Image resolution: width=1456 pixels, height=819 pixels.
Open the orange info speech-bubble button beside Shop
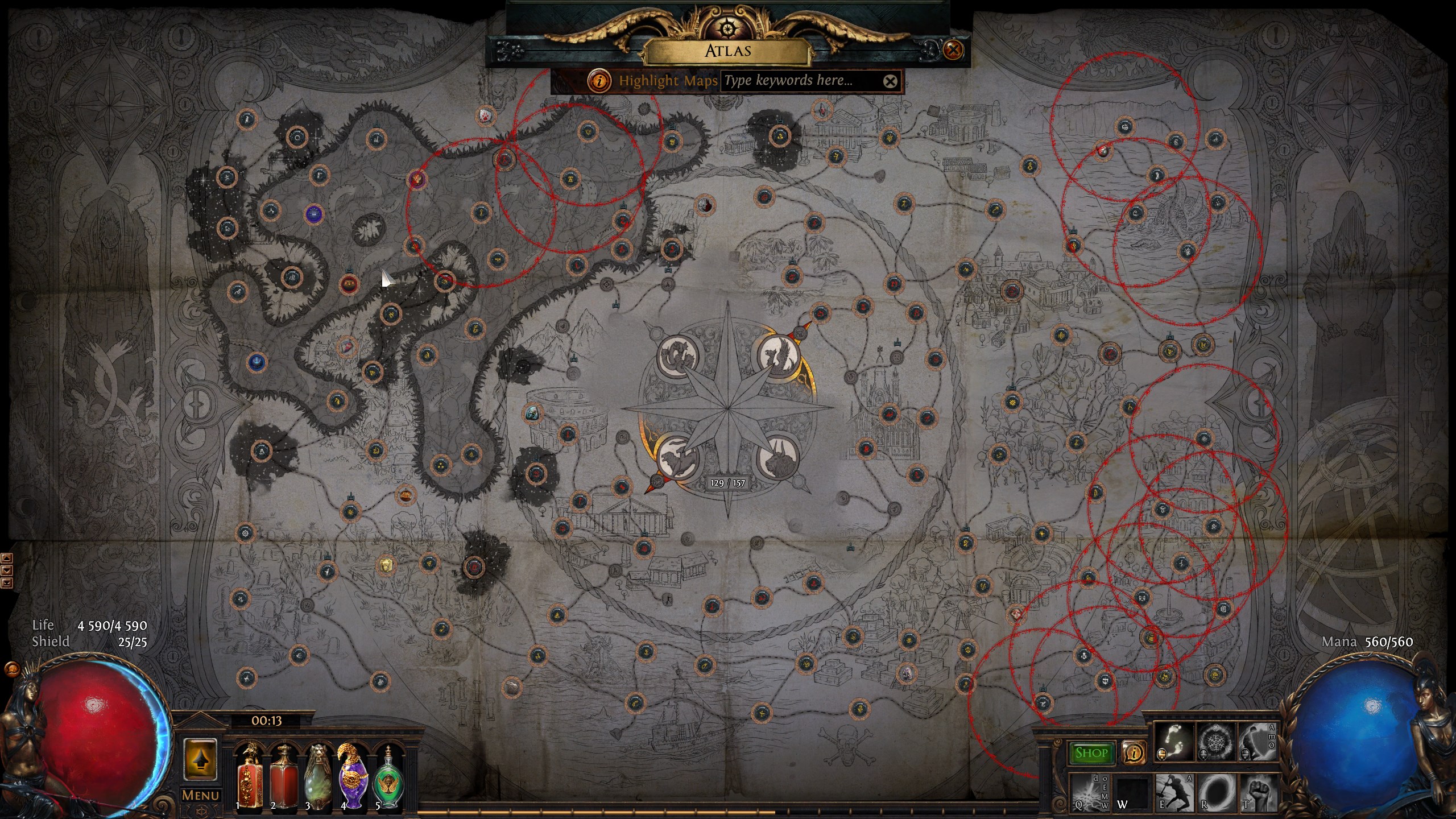pyautogui.click(x=1134, y=753)
